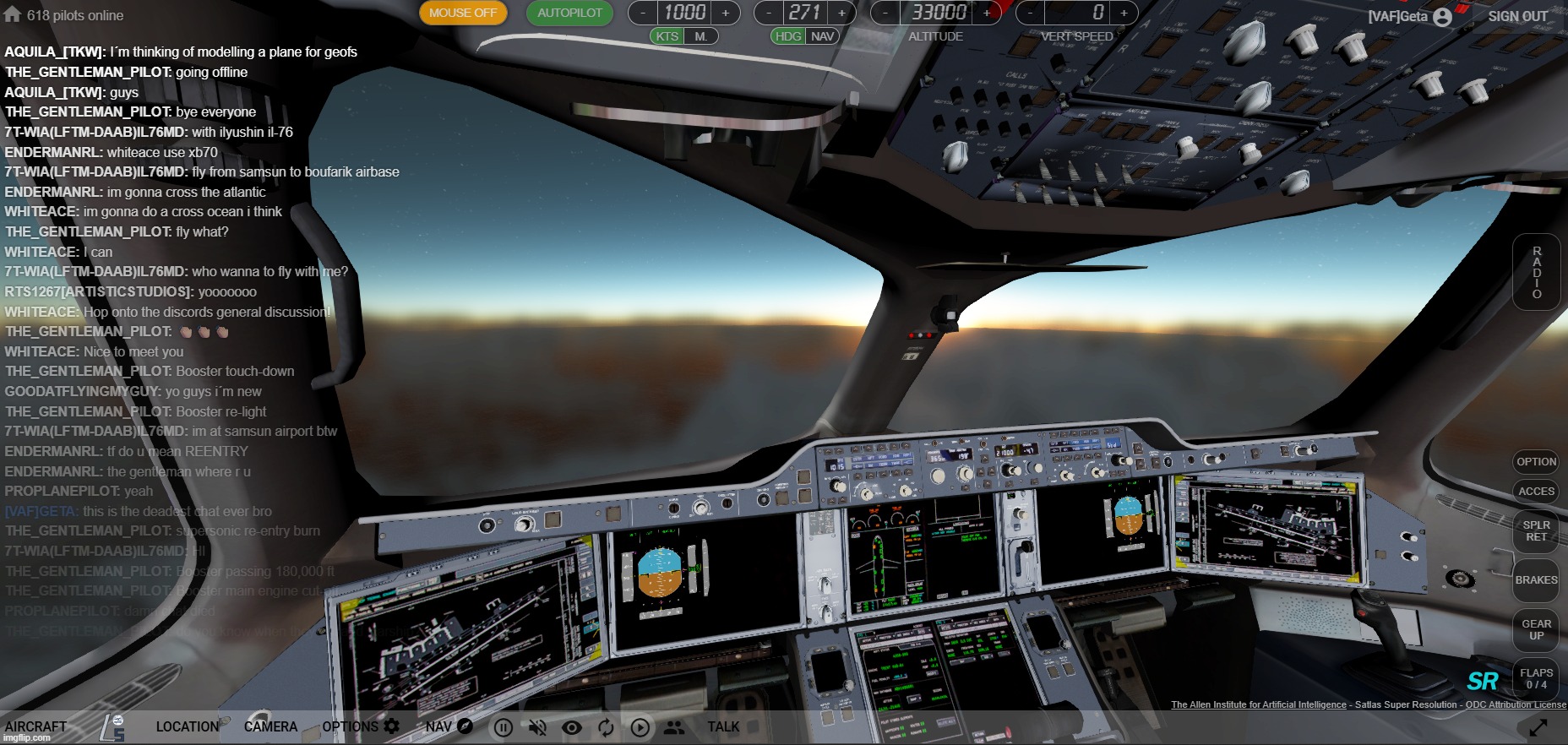
Task: Apply the BRAKES button
Action: click(x=1536, y=580)
